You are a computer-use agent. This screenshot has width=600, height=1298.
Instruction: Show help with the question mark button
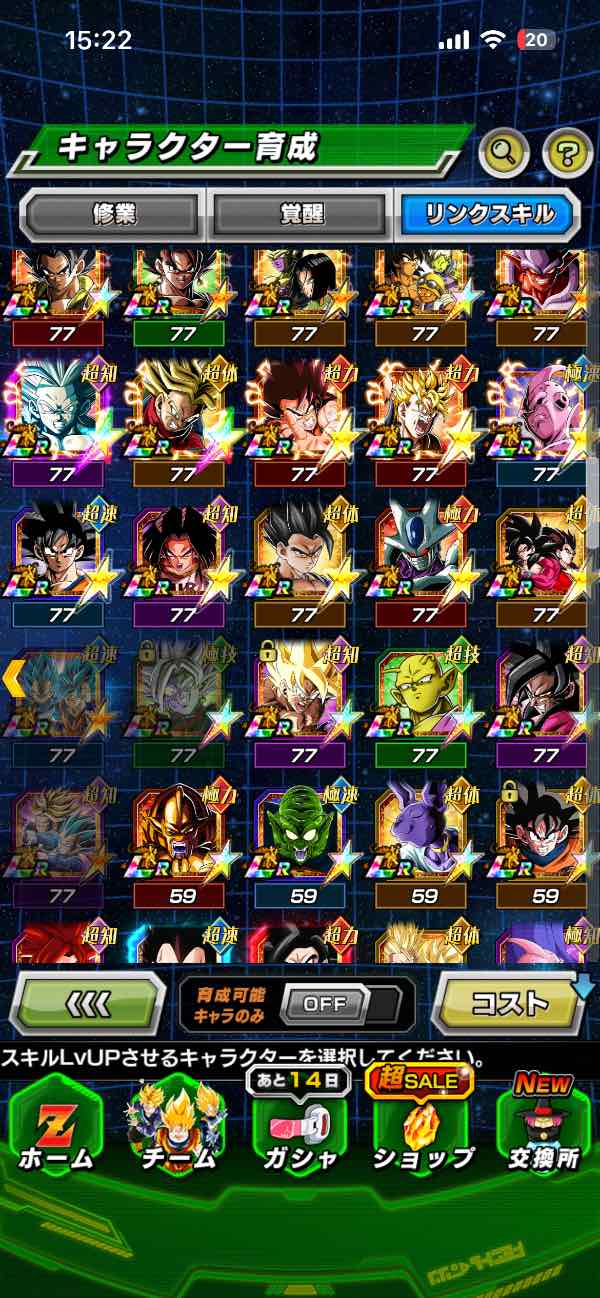pos(567,153)
